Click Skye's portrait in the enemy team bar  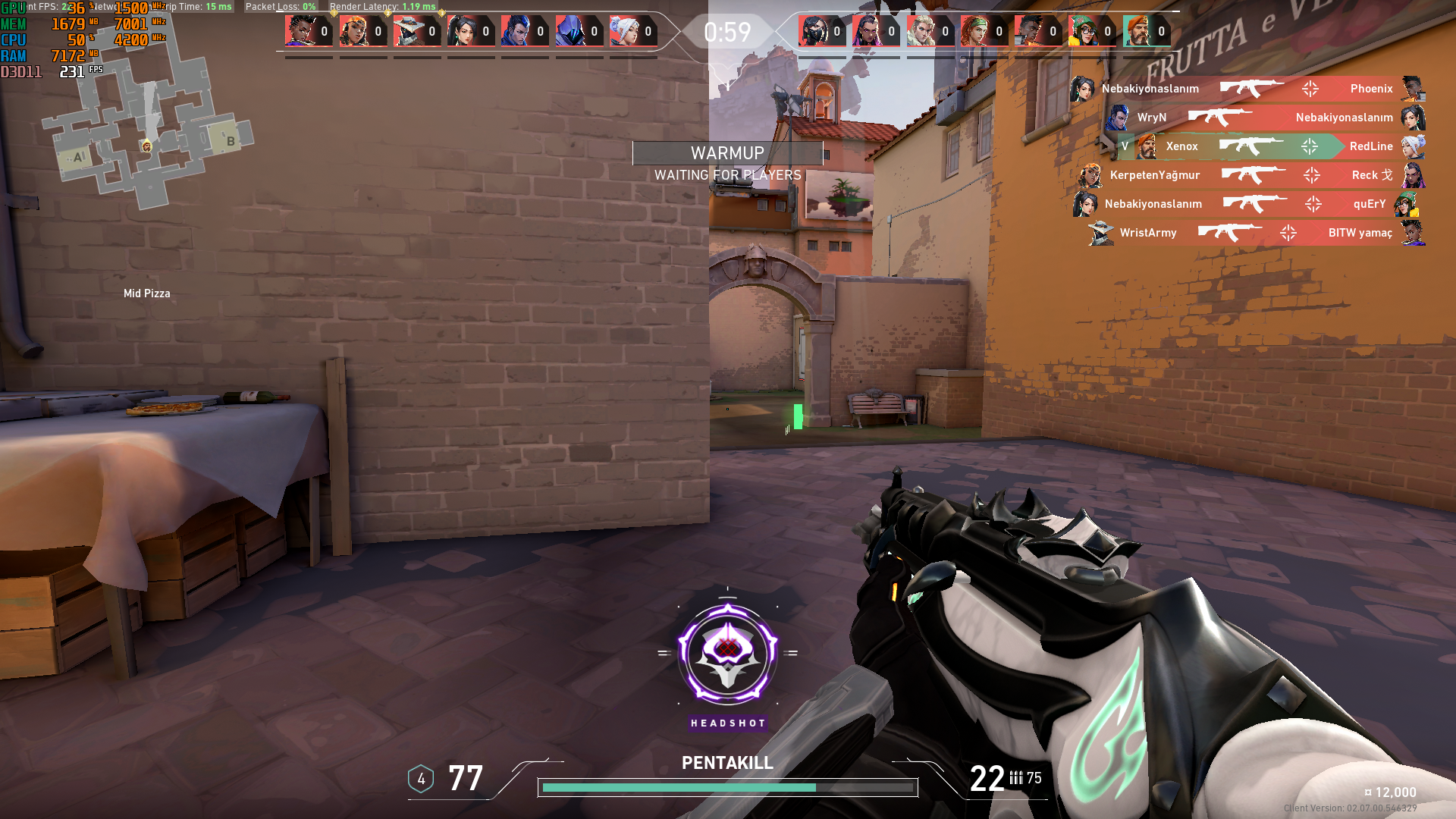pos(977,32)
